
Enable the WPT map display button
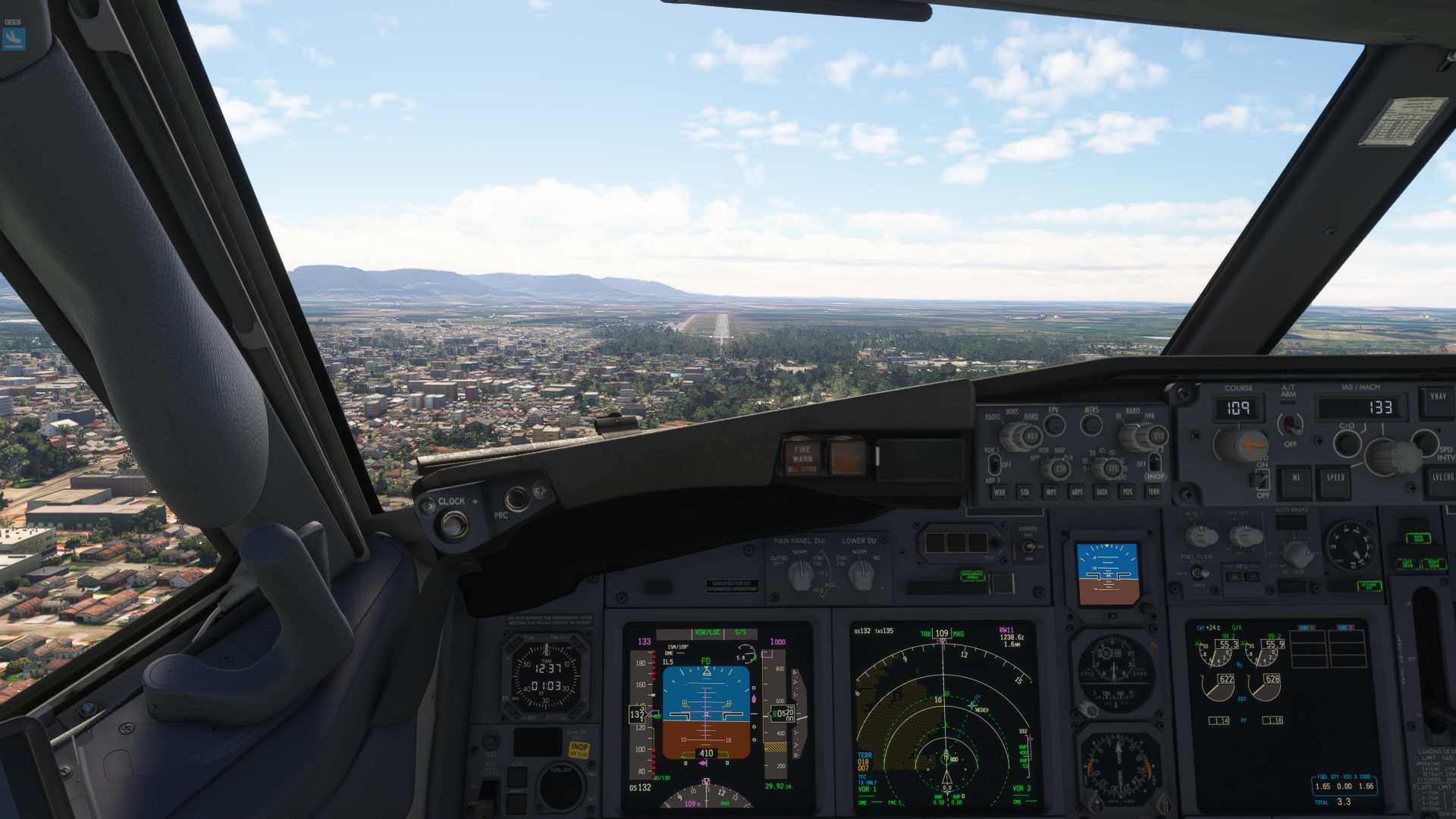click(x=1051, y=492)
